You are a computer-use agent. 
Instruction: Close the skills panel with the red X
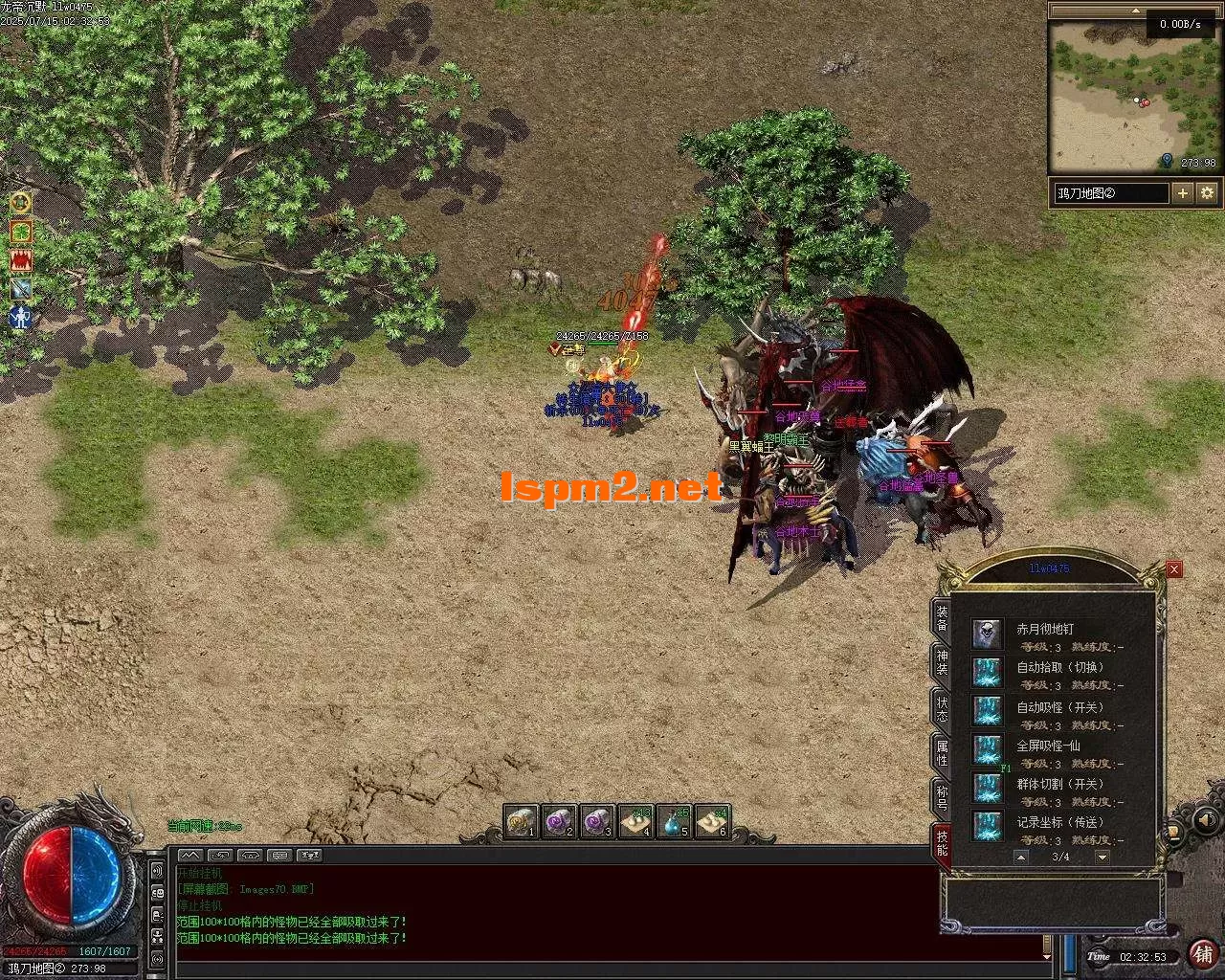point(1174,569)
